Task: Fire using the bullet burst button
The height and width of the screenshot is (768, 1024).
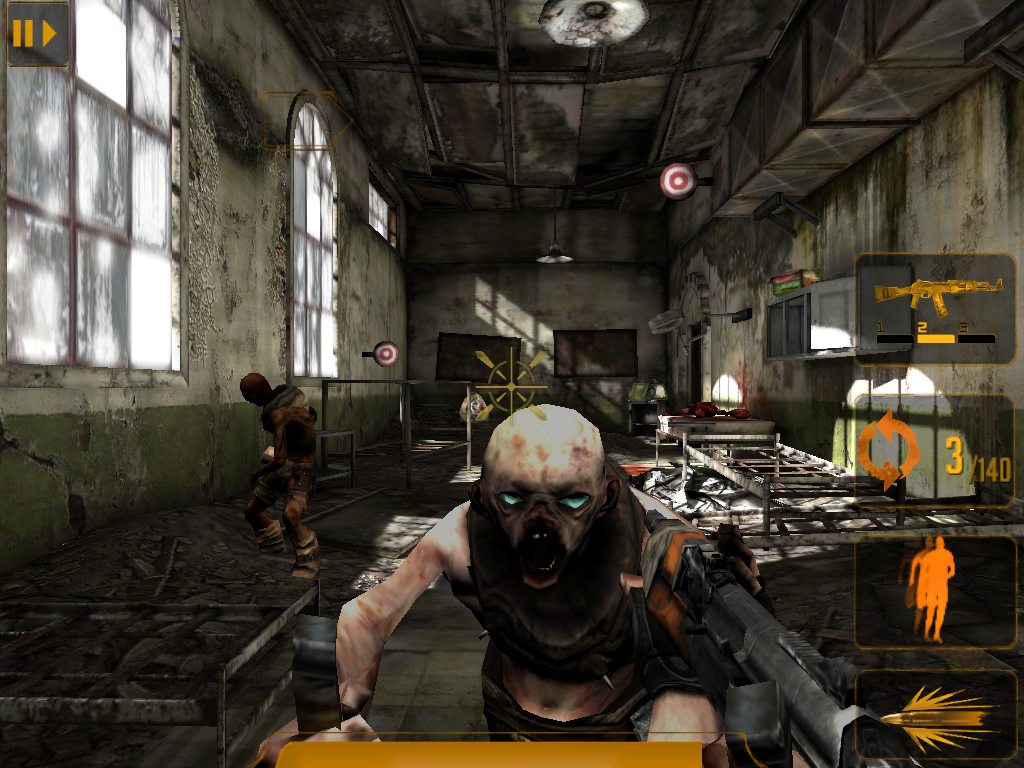Action: tap(935, 714)
